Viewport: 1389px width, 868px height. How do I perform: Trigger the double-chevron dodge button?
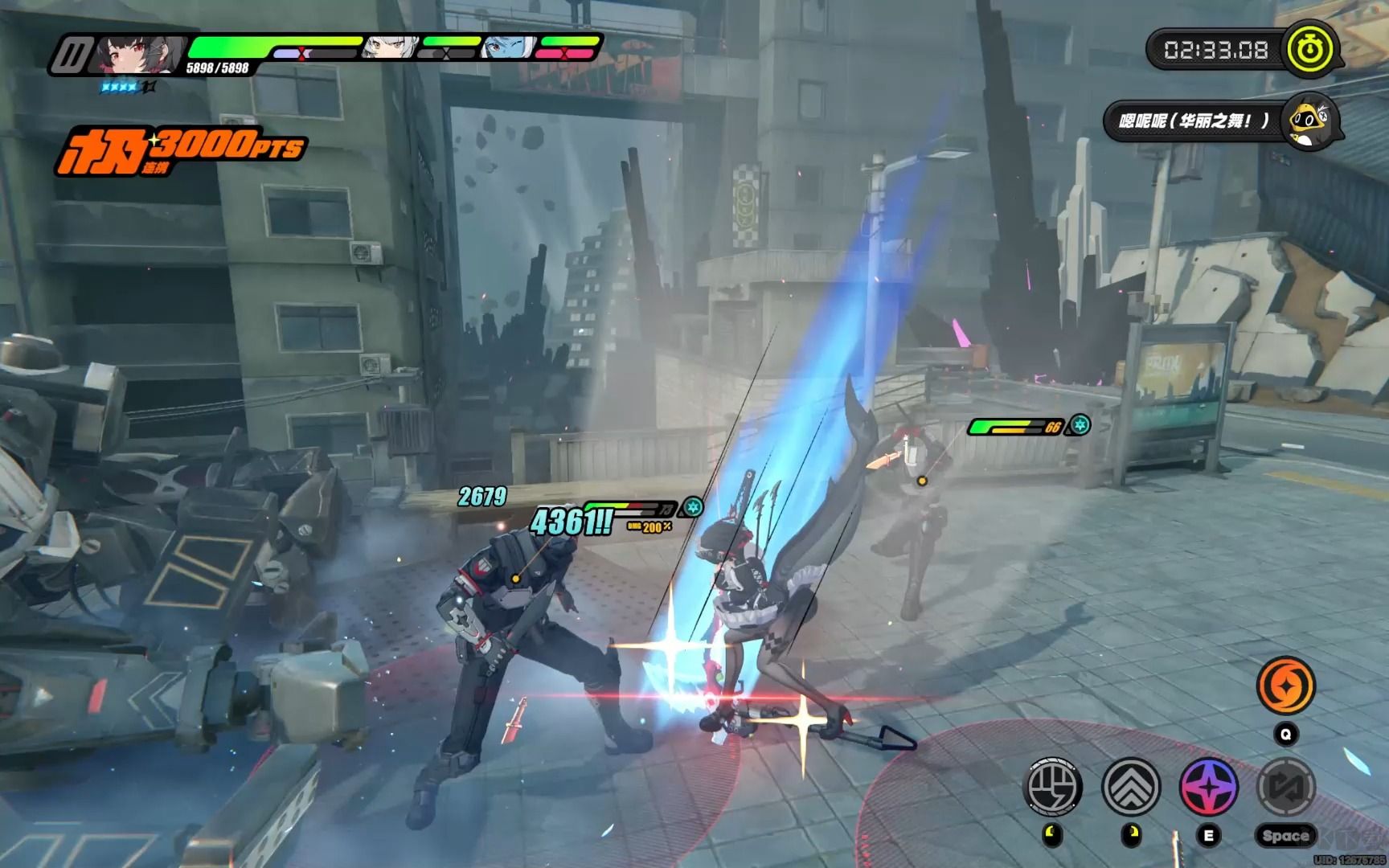coord(1131,786)
